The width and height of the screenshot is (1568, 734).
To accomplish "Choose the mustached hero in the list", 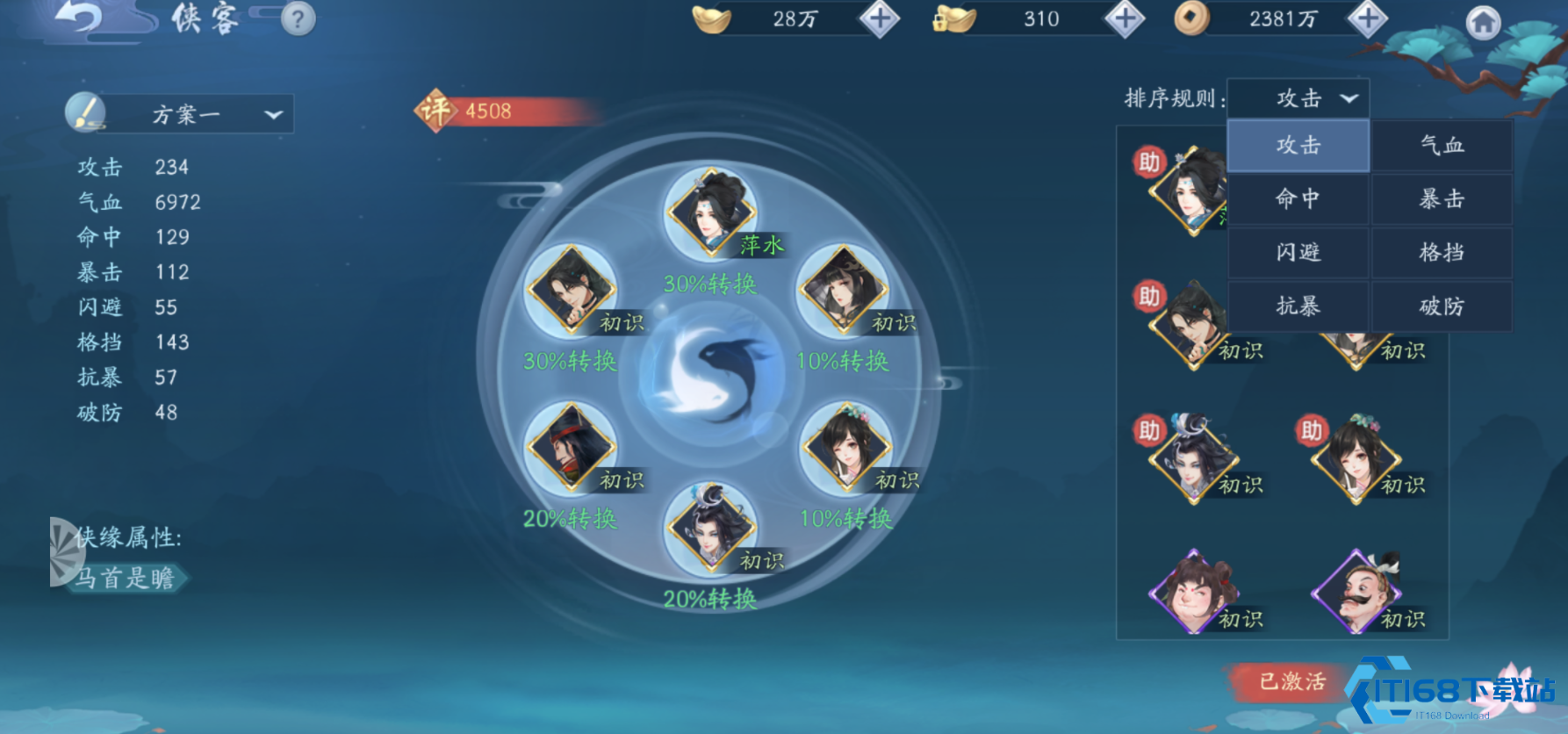I will click(1356, 593).
